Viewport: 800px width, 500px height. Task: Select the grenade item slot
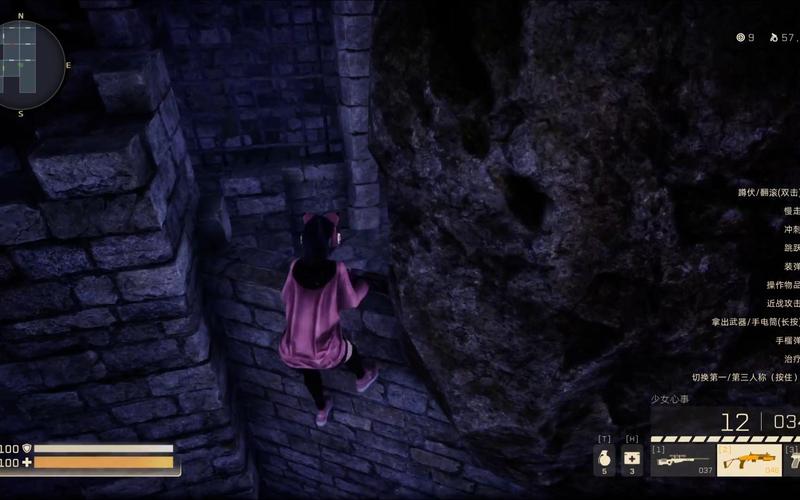point(604,460)
